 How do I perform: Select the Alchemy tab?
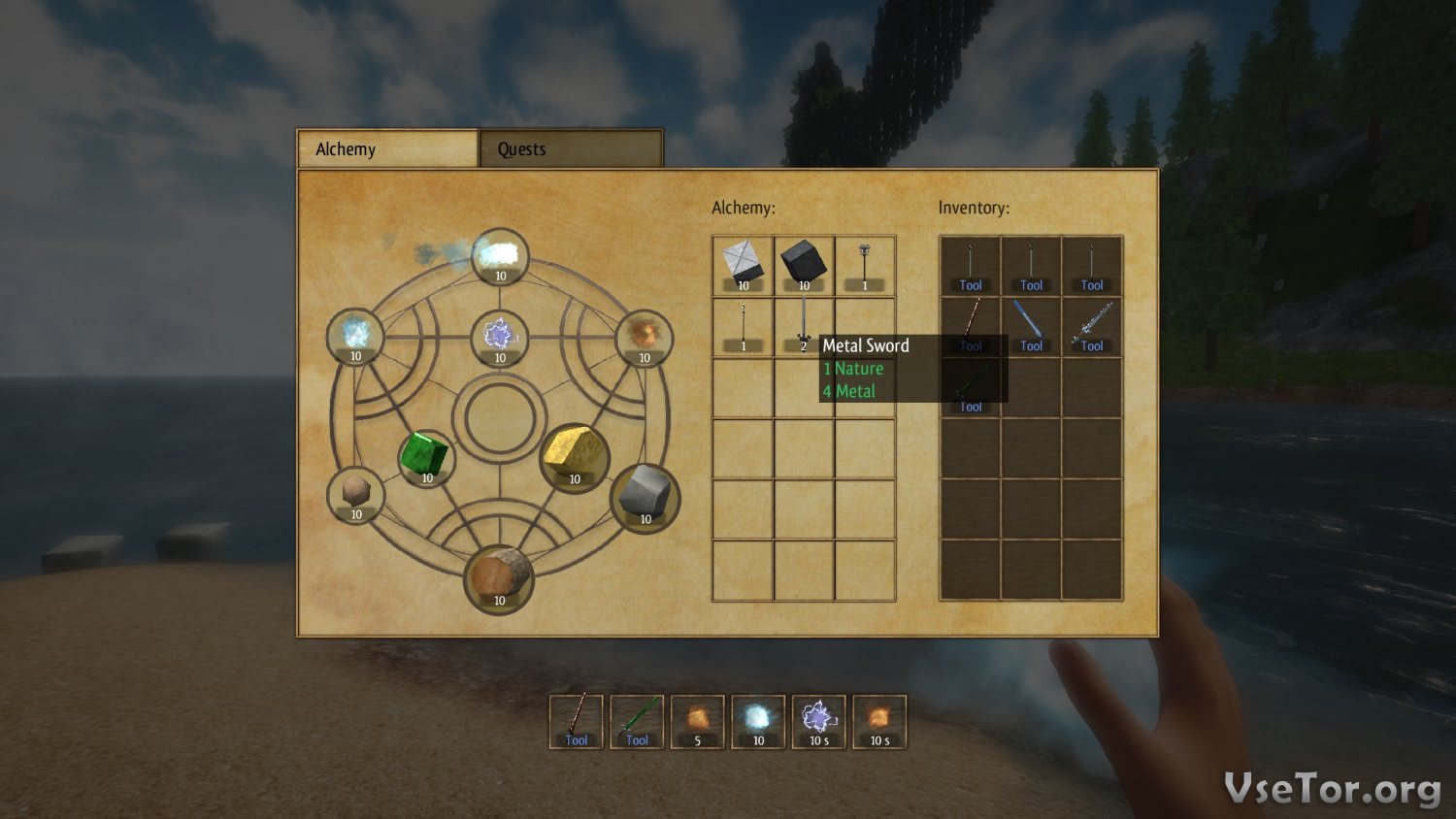pyautogui.click(x=387, y=149)
